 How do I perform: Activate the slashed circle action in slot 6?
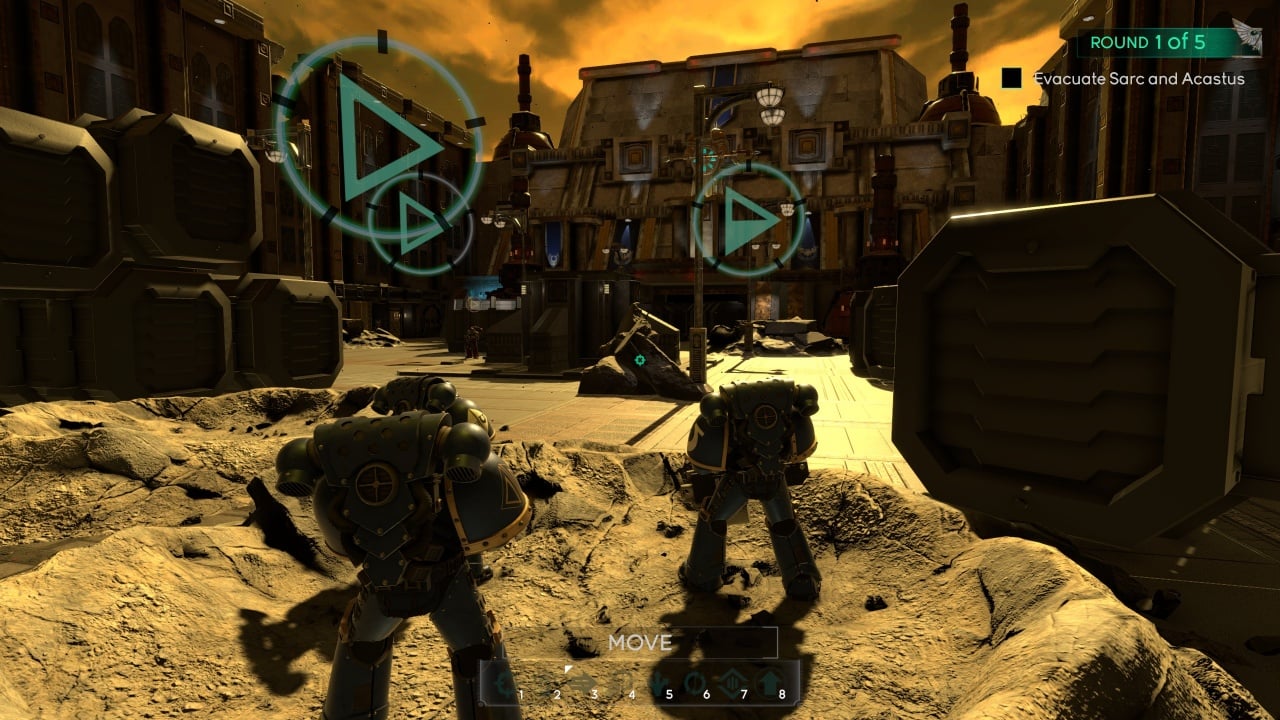click(x=694, y=684)
